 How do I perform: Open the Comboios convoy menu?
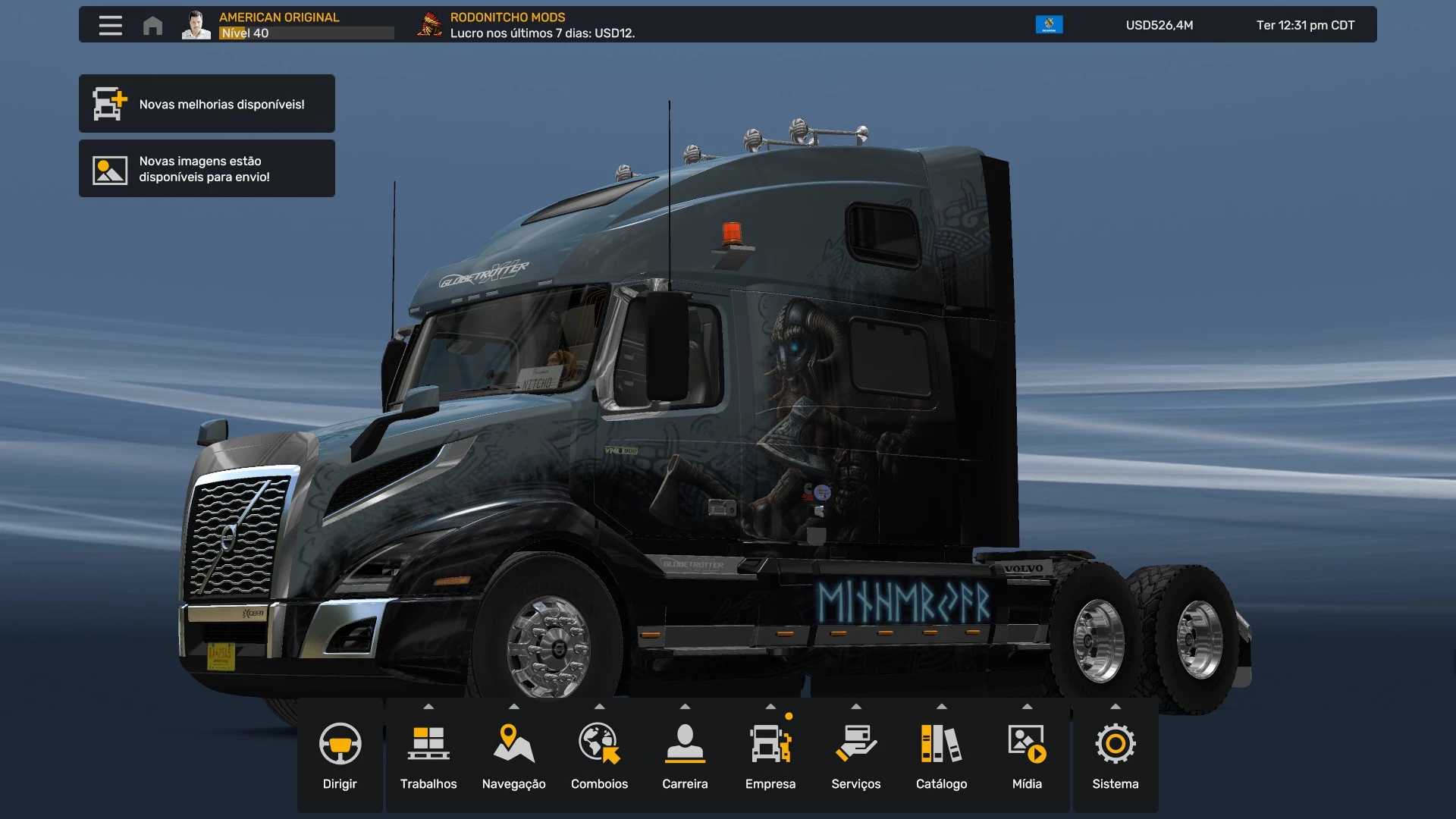point(599,755)
